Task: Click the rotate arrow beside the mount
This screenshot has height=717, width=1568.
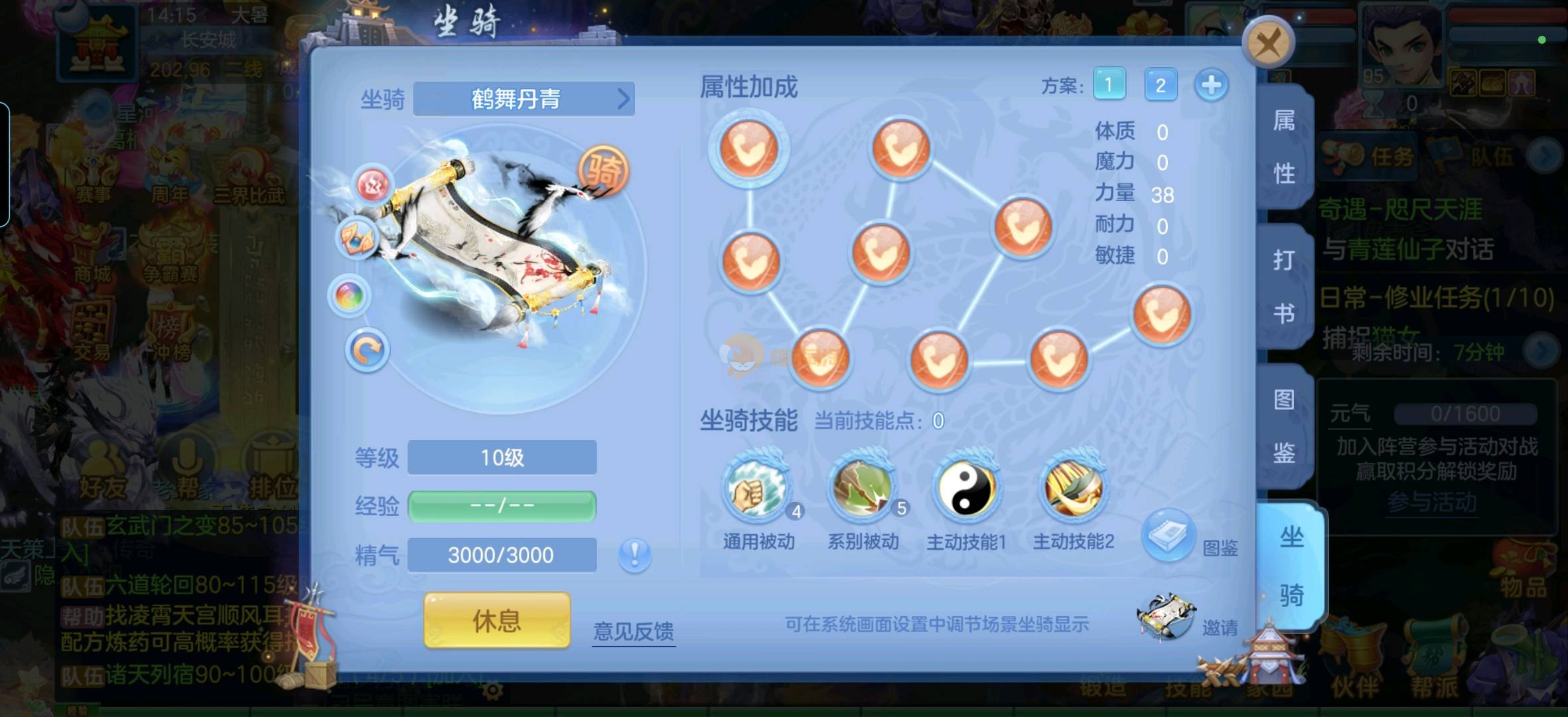Action: point(367,350)
